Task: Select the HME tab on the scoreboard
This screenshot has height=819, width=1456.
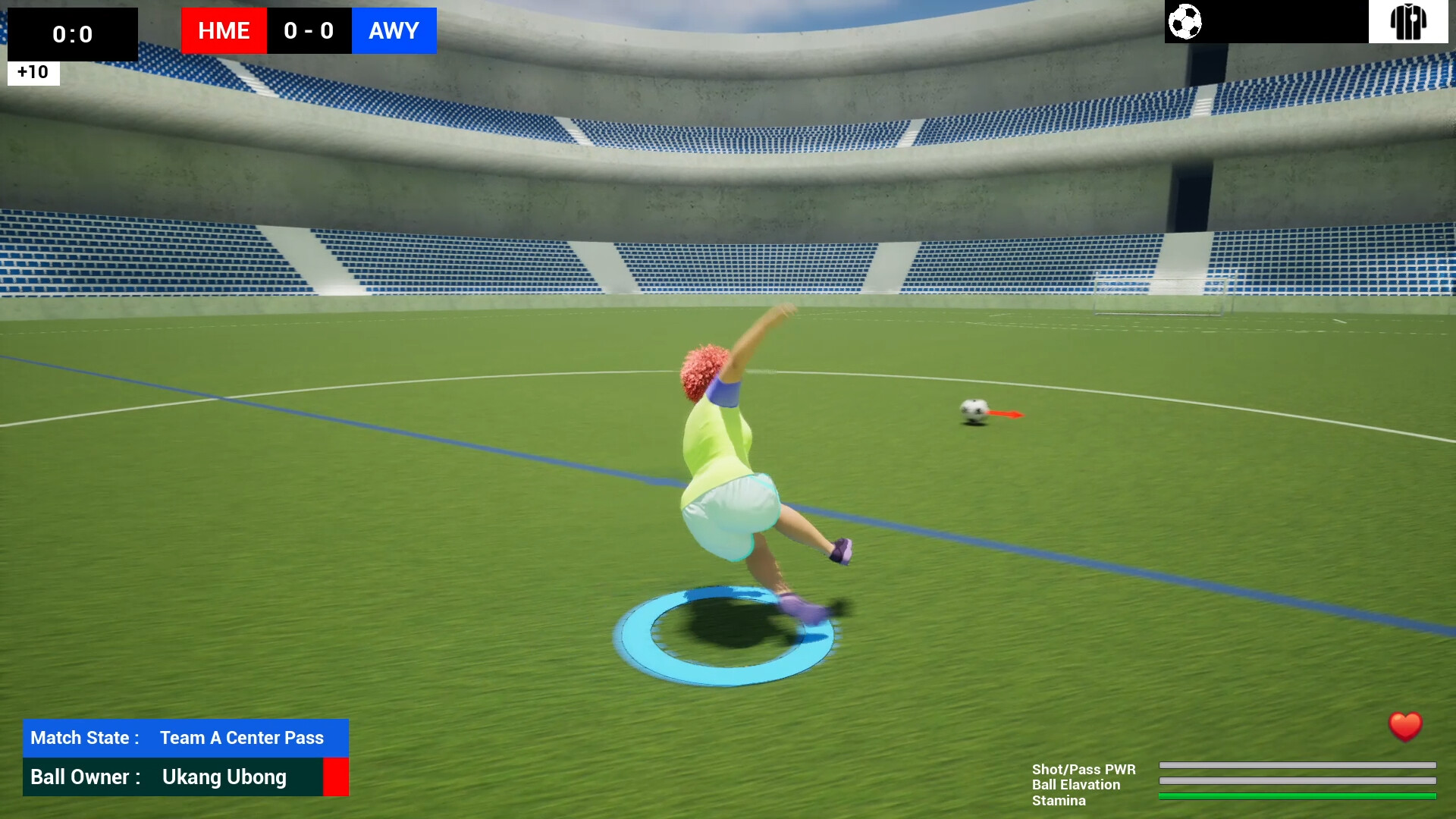Action: pos(223,31)
